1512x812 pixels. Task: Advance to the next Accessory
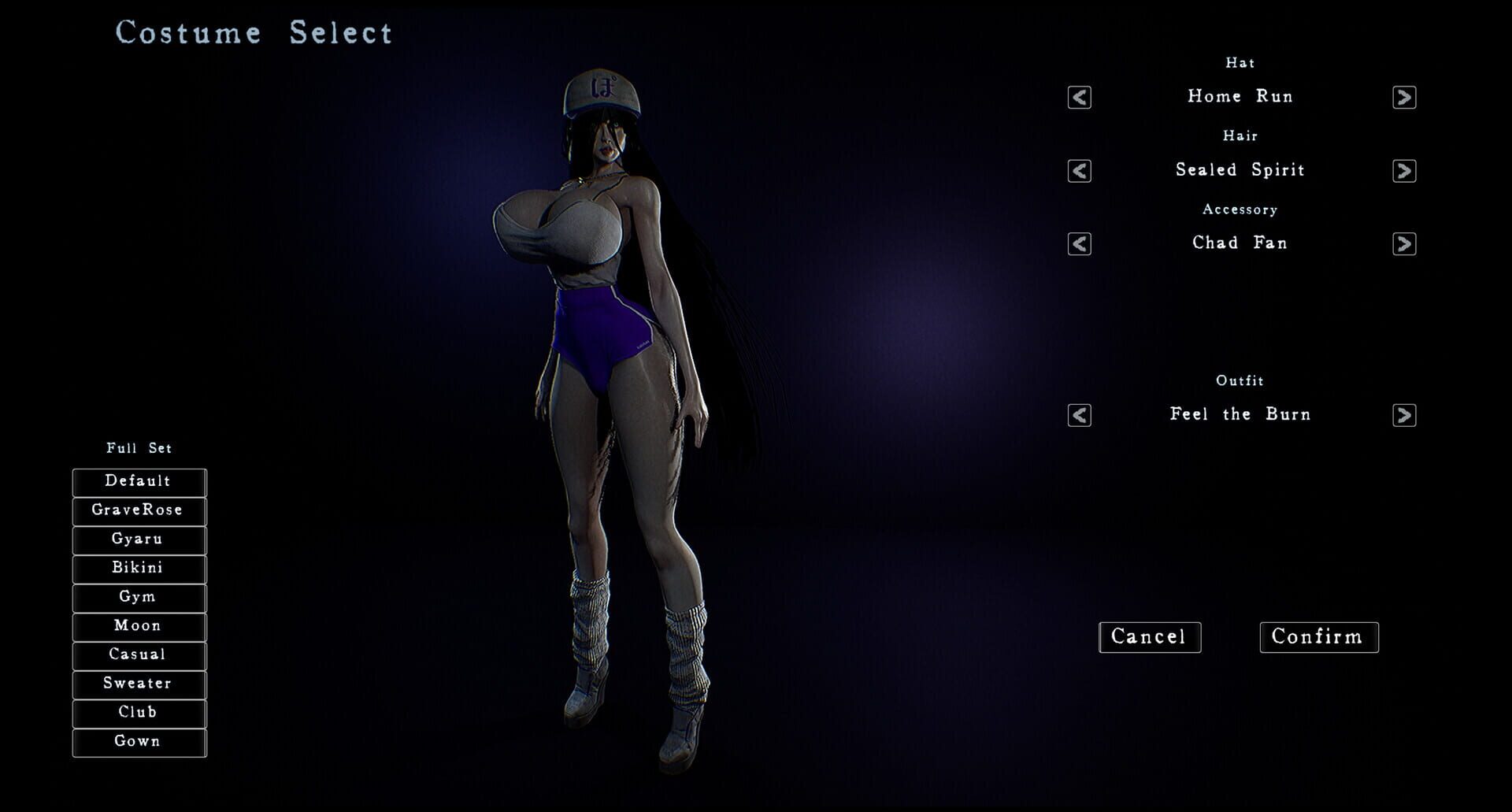point(1404,243)
